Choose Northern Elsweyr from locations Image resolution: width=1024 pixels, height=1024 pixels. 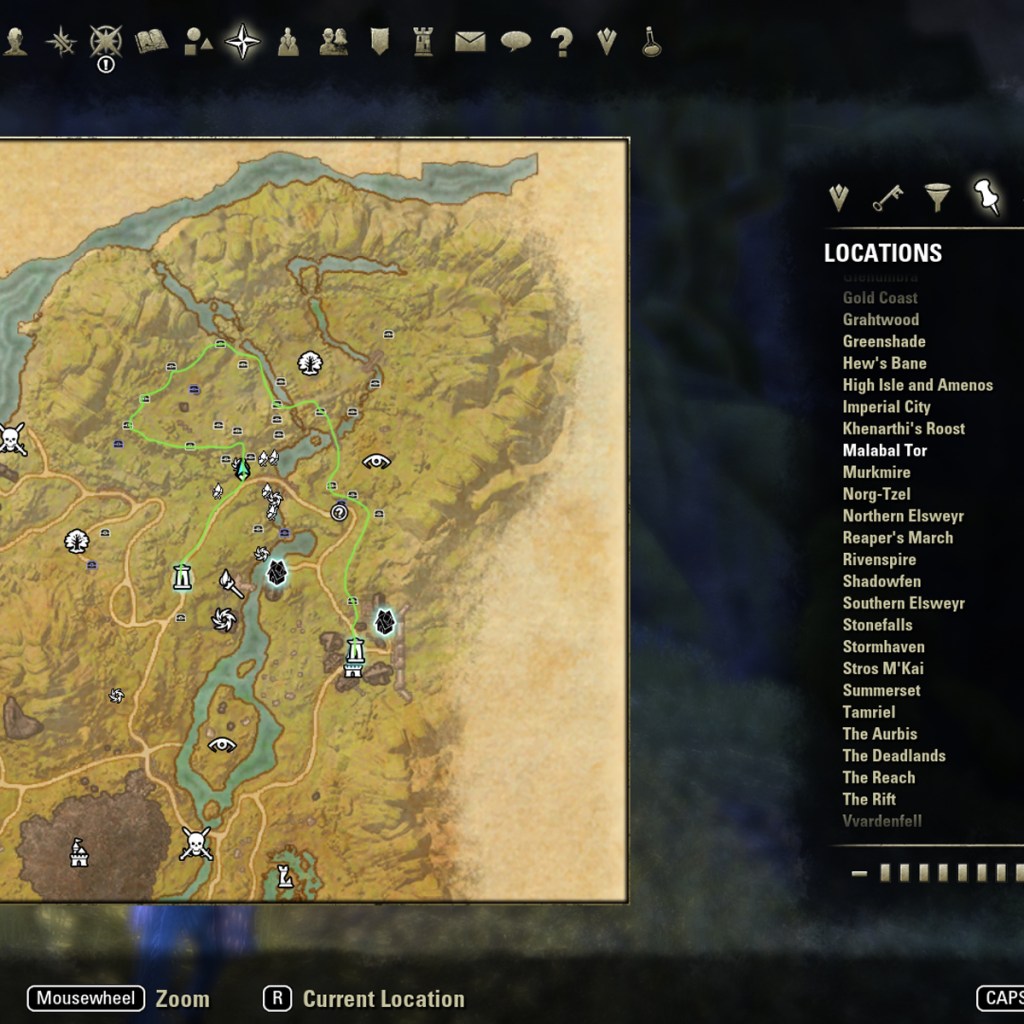click(903, 516)
